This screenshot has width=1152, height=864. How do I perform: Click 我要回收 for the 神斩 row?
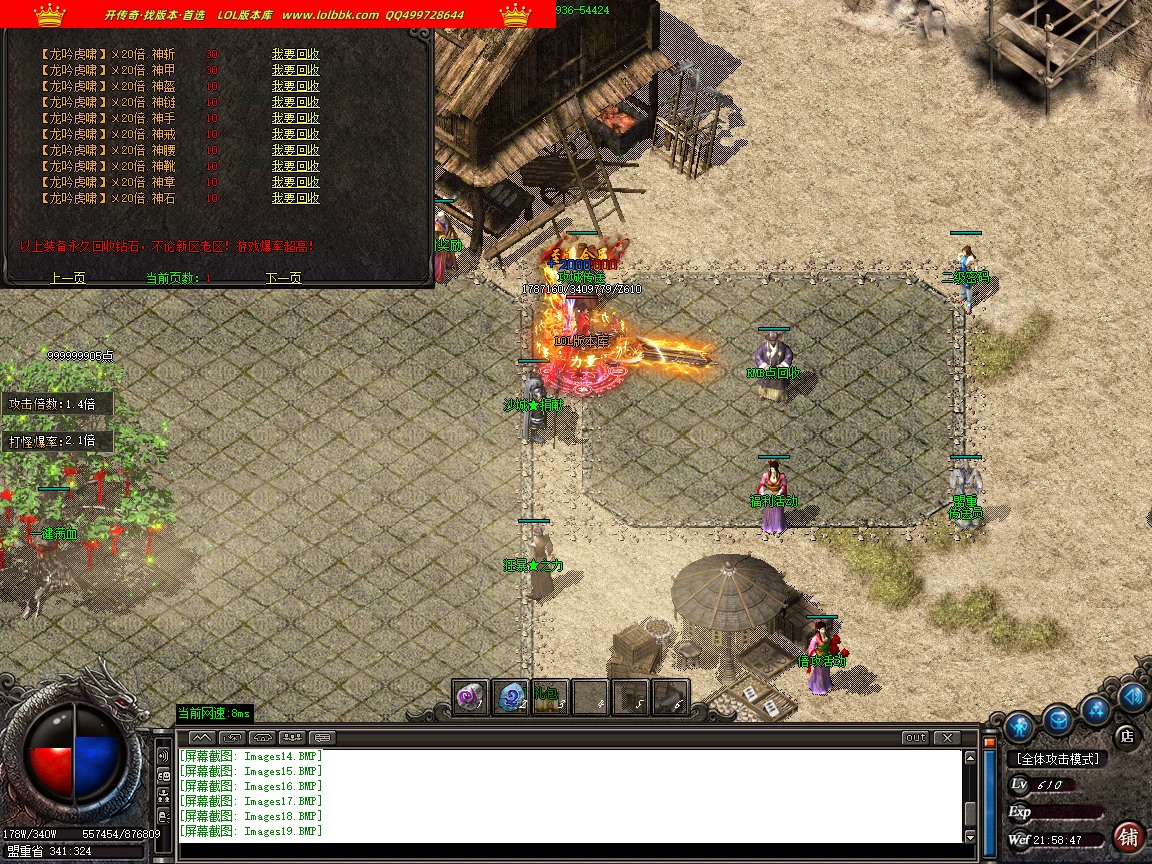pyautogui.click(x=295, y=54)
